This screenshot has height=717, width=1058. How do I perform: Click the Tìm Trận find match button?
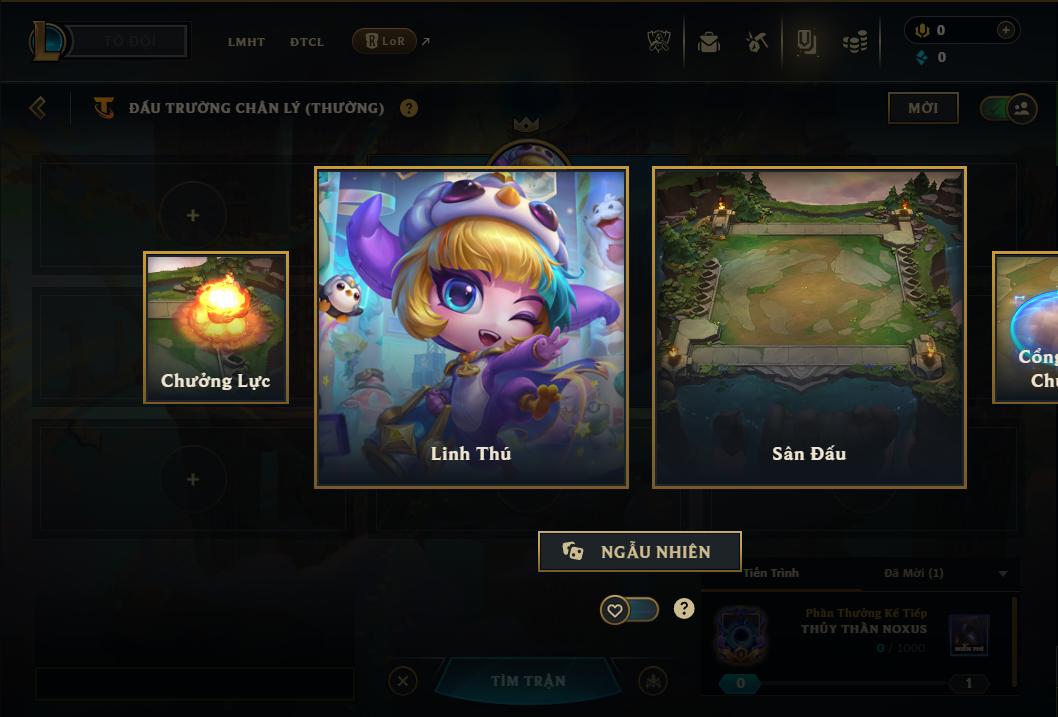point(528,681)
